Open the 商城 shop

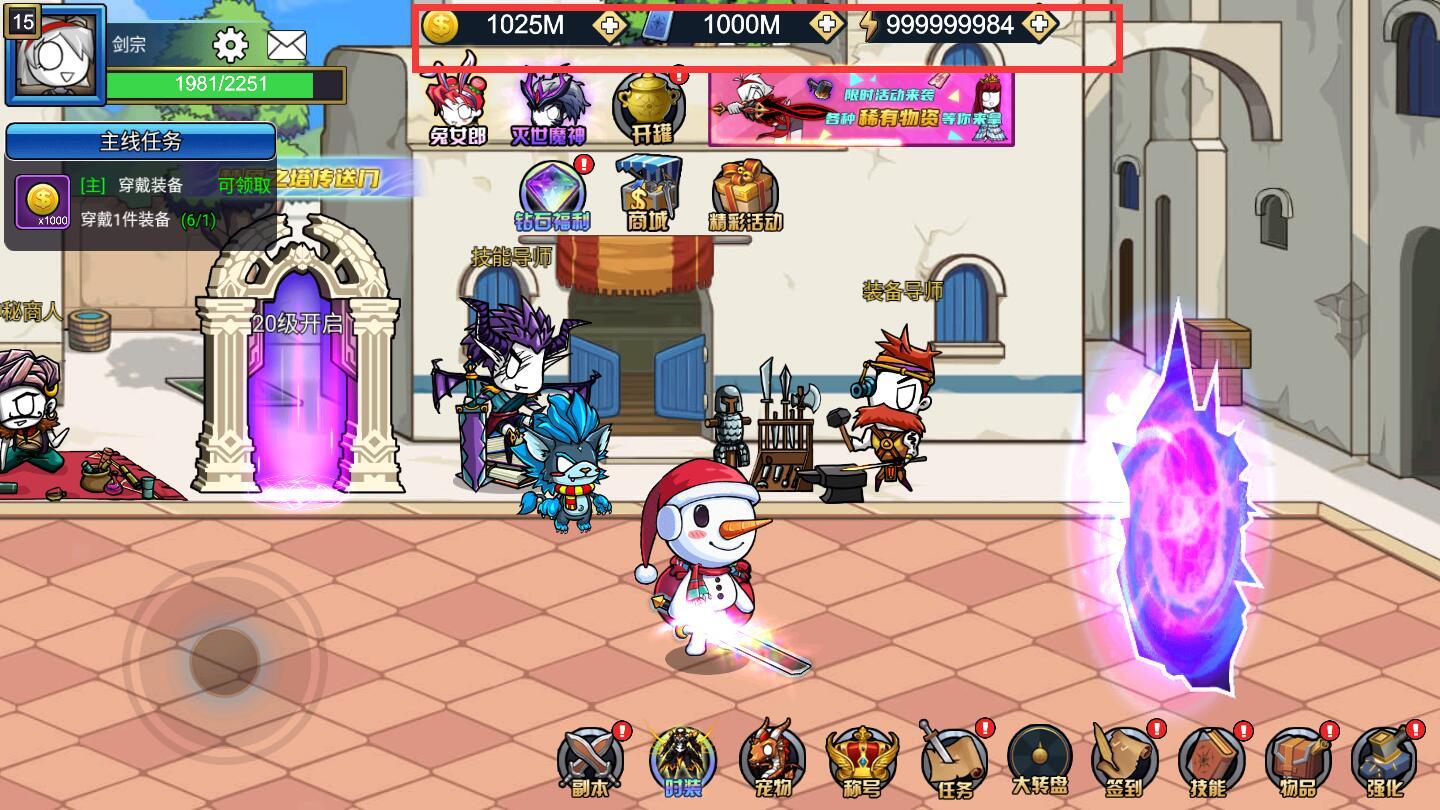point(648,194)
